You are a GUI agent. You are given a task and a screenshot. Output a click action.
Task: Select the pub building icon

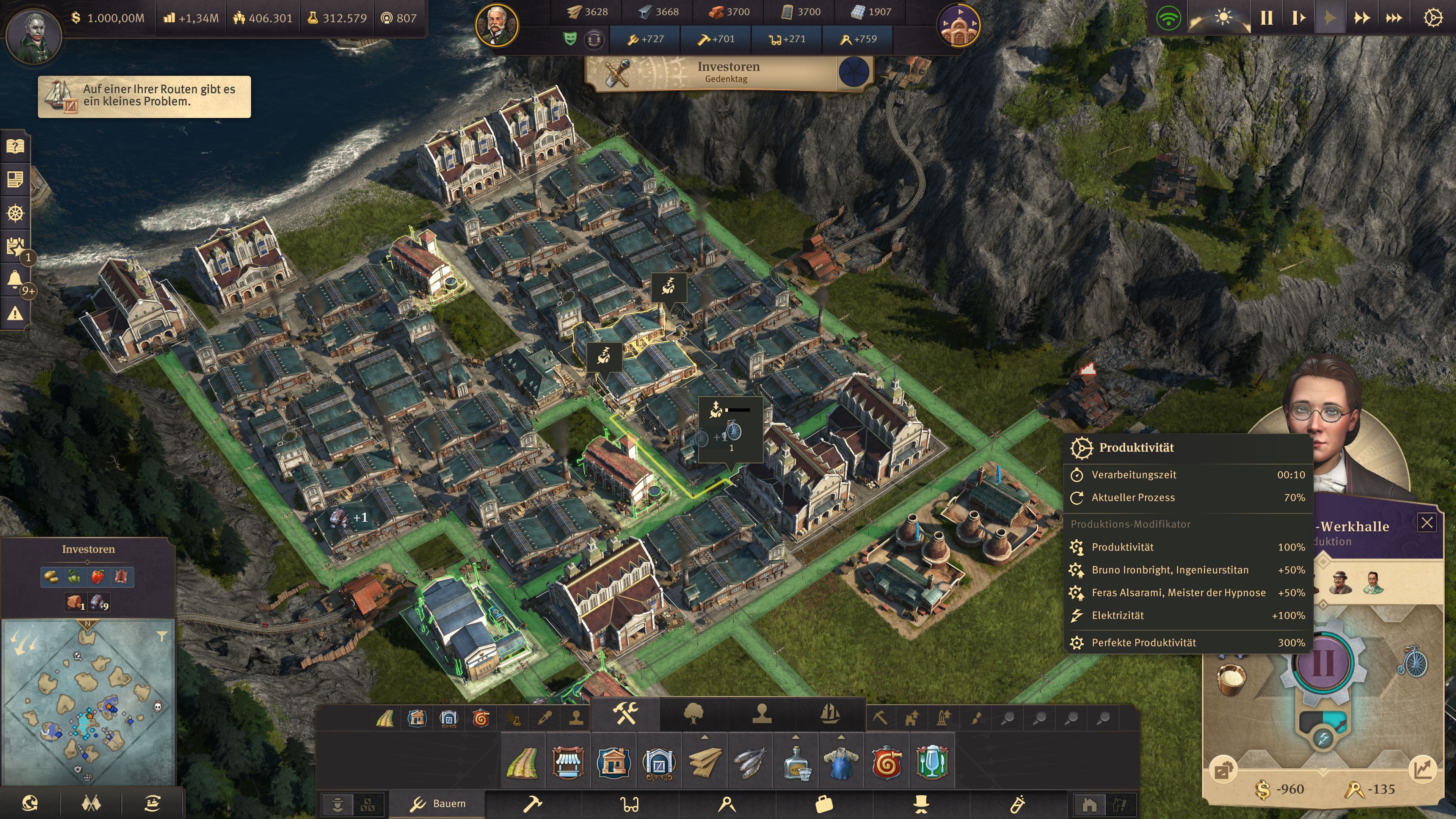(932, 762)
